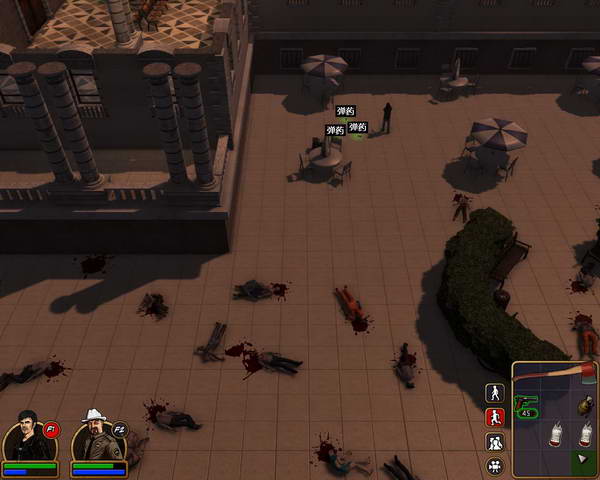Screen dimensions: 600x480
Task: Click the two-person group icon
Action: 494,442
